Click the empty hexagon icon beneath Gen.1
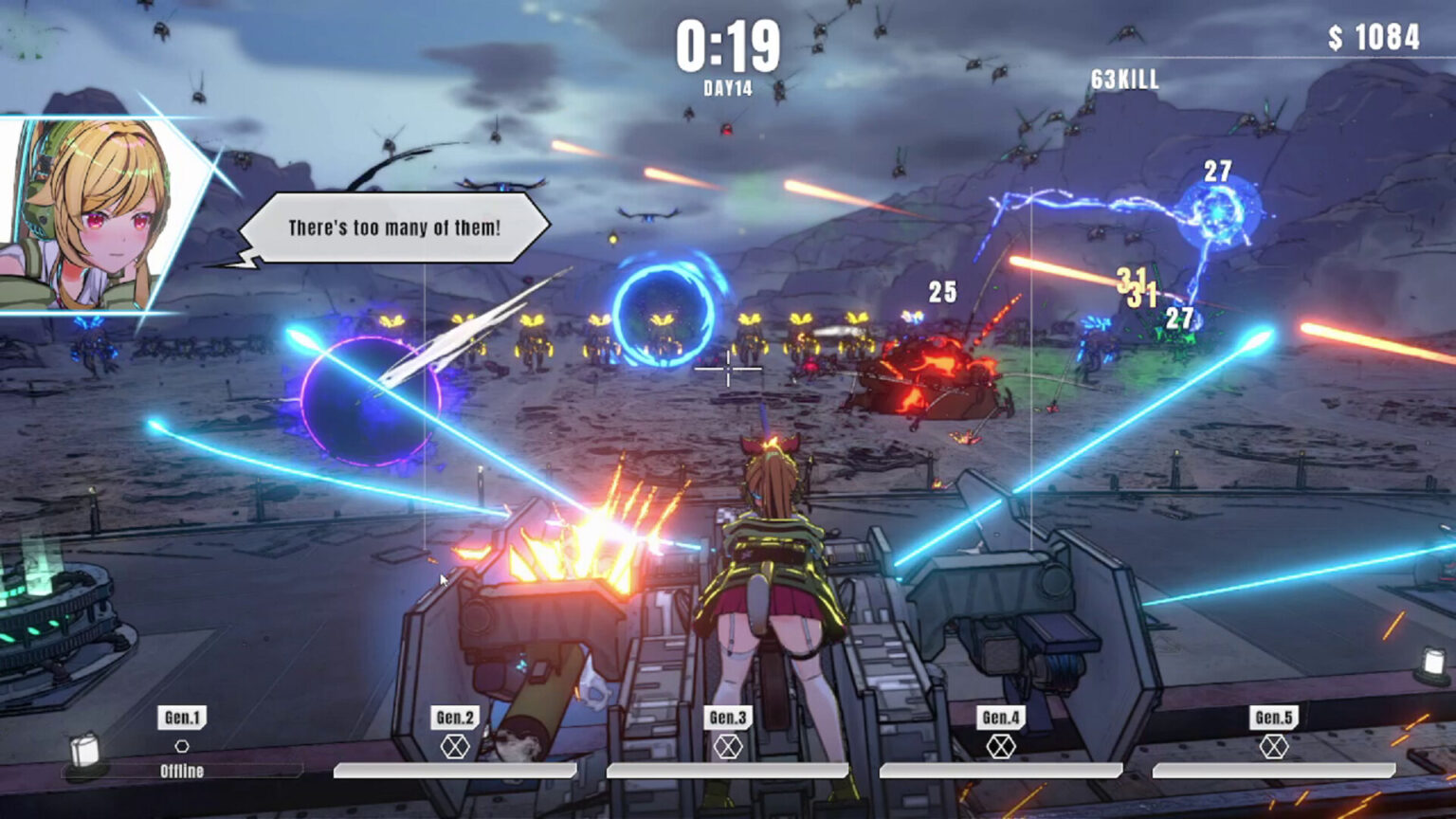 click(x=180, y=748)
